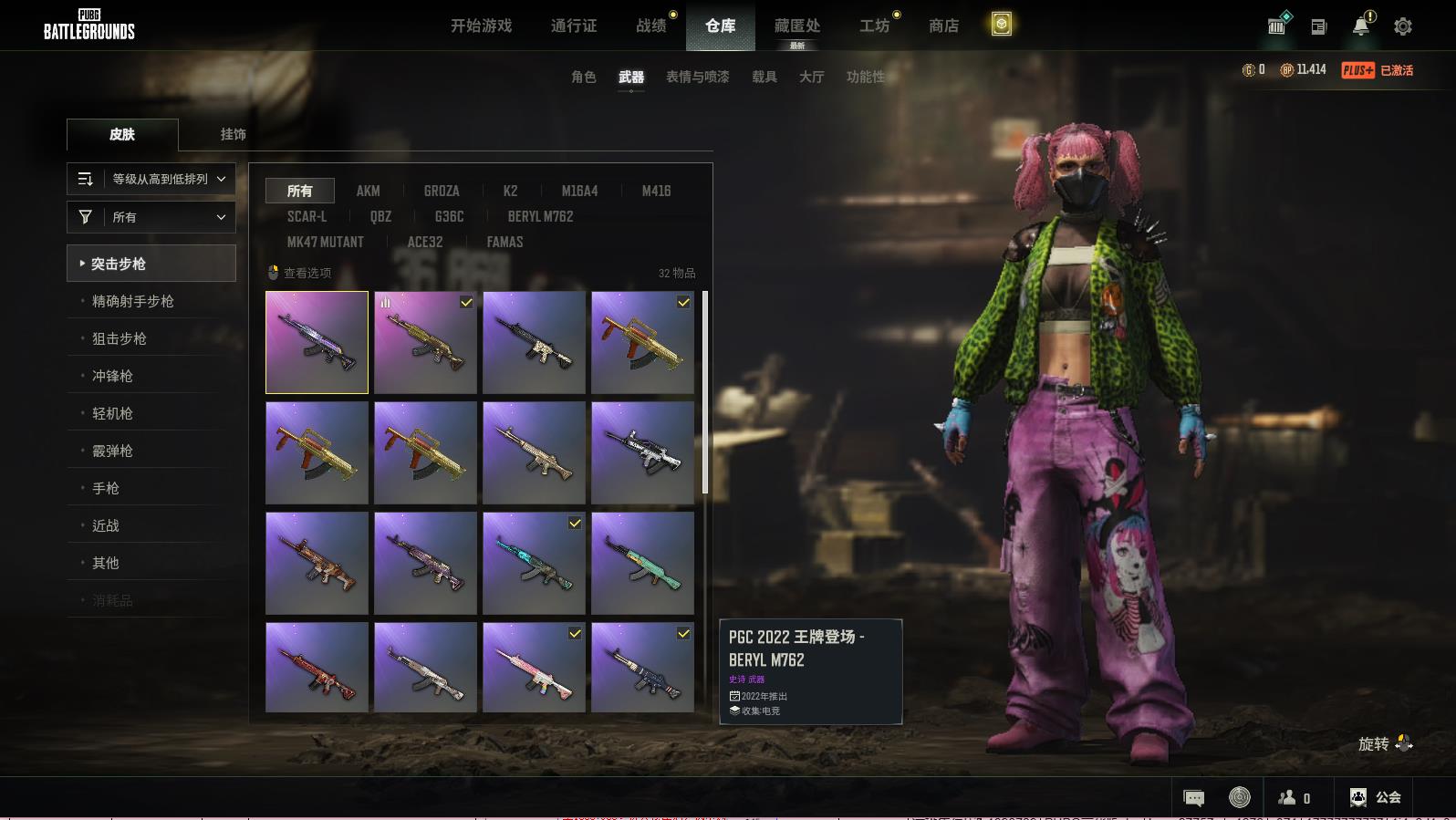The height and width of the screenshot is (820, 1456).
Task: Filter skins by M416
Action: (x=656, y=191)
